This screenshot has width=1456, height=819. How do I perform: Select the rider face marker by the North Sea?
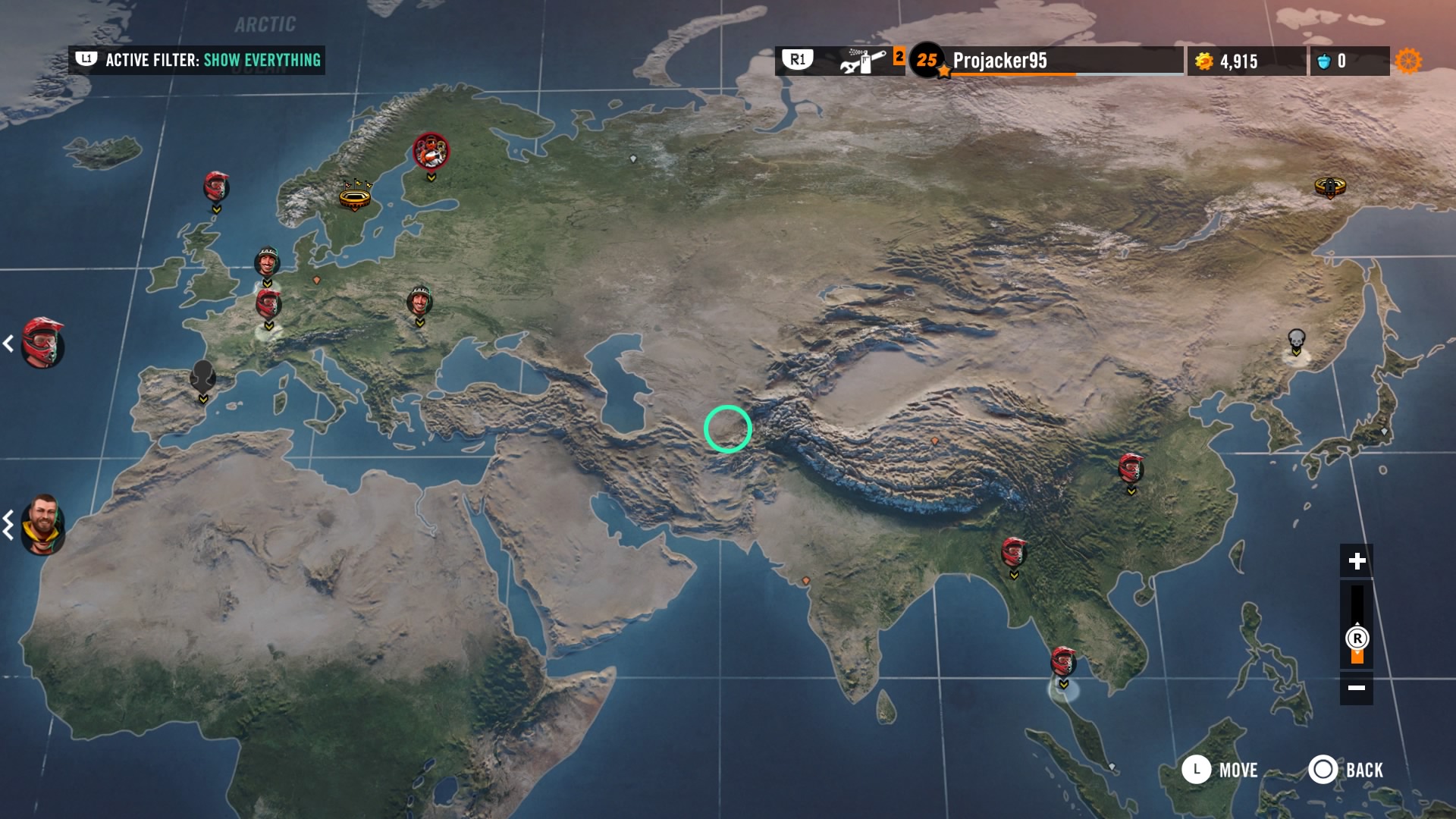(267, 262)
